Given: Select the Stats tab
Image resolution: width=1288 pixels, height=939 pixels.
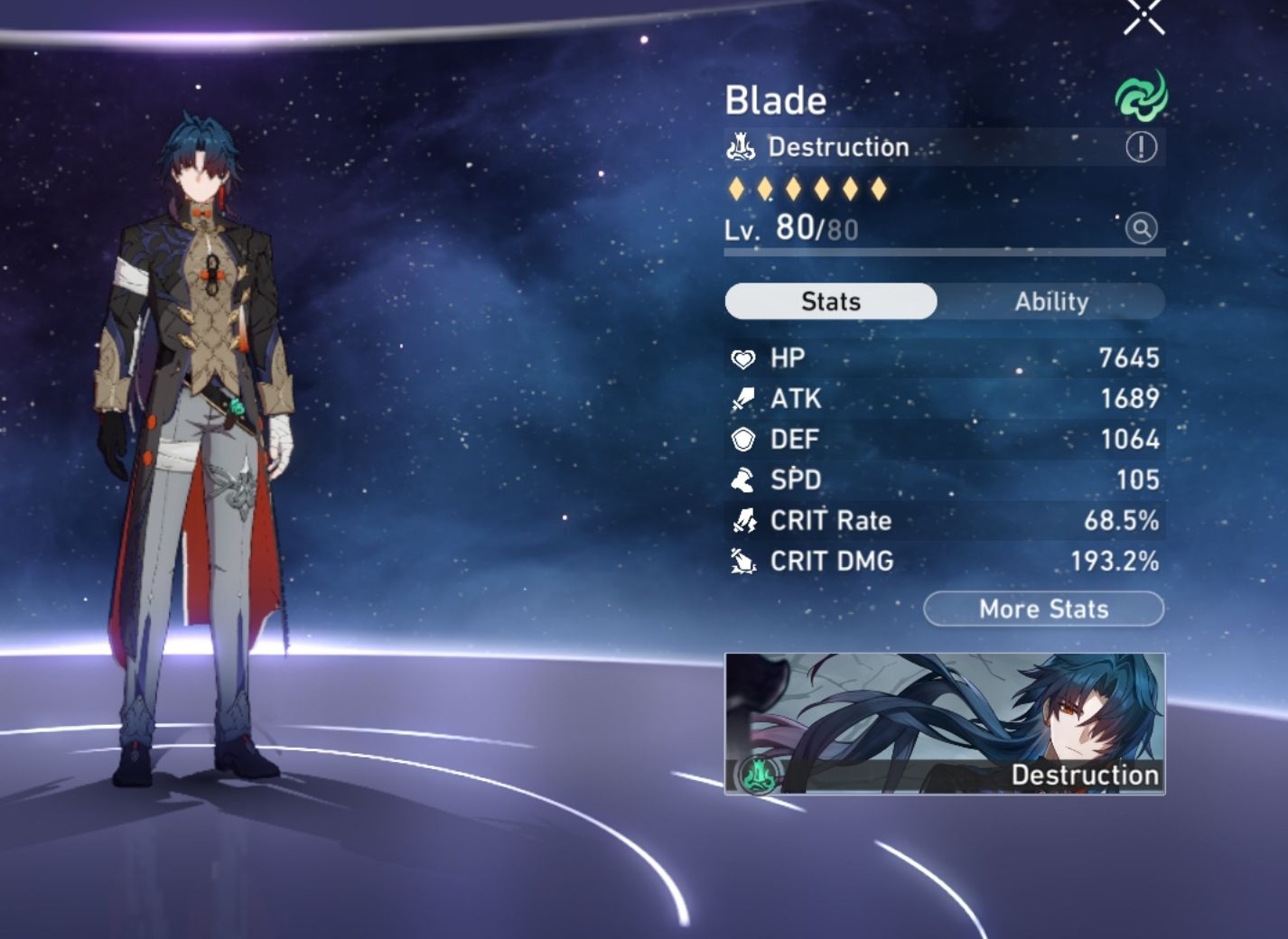Looking at the screenshot, I should tap(832, 302).
